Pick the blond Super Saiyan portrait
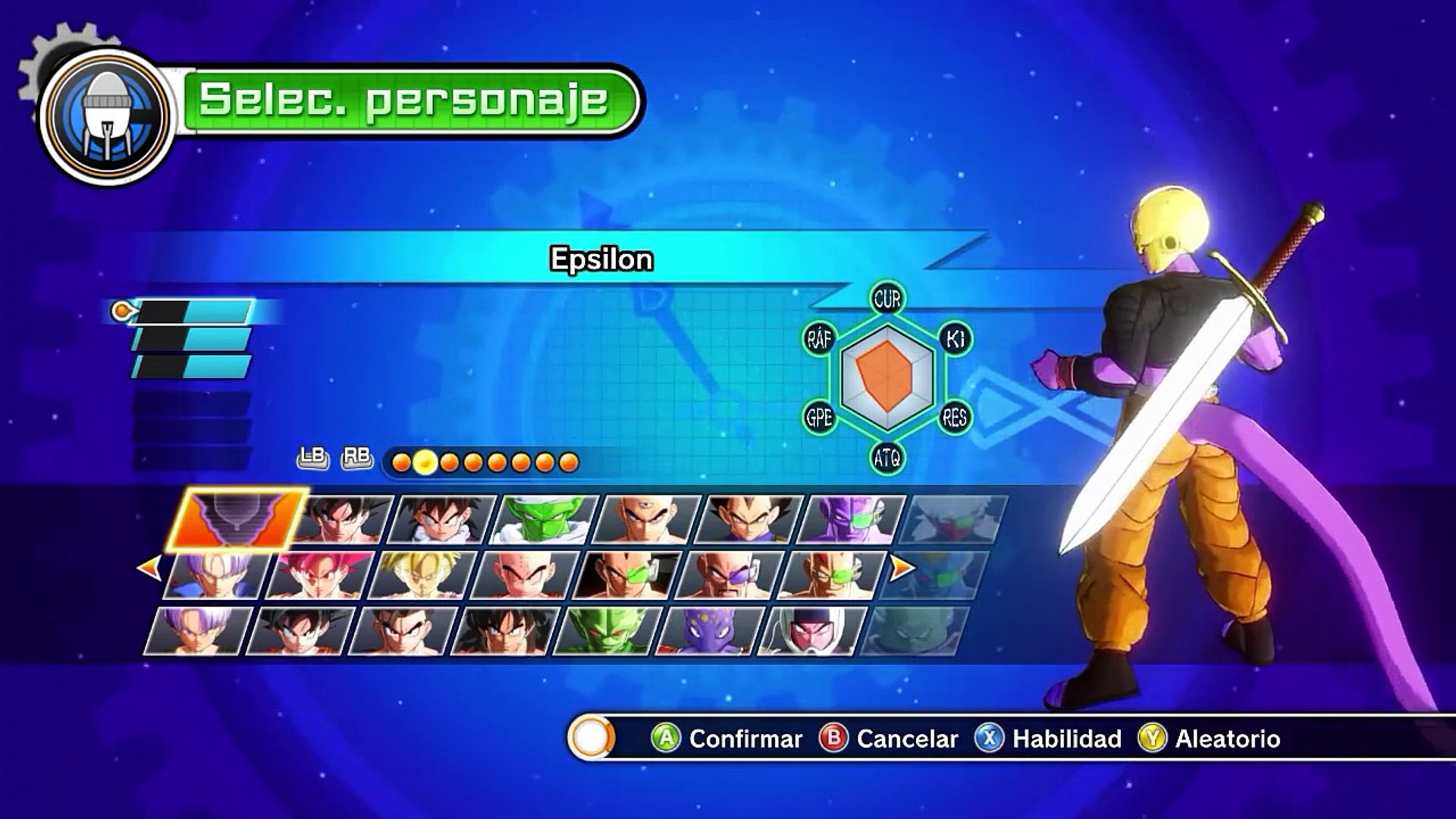Screen dimensions: 1456x819 click(x=422, y=575)
